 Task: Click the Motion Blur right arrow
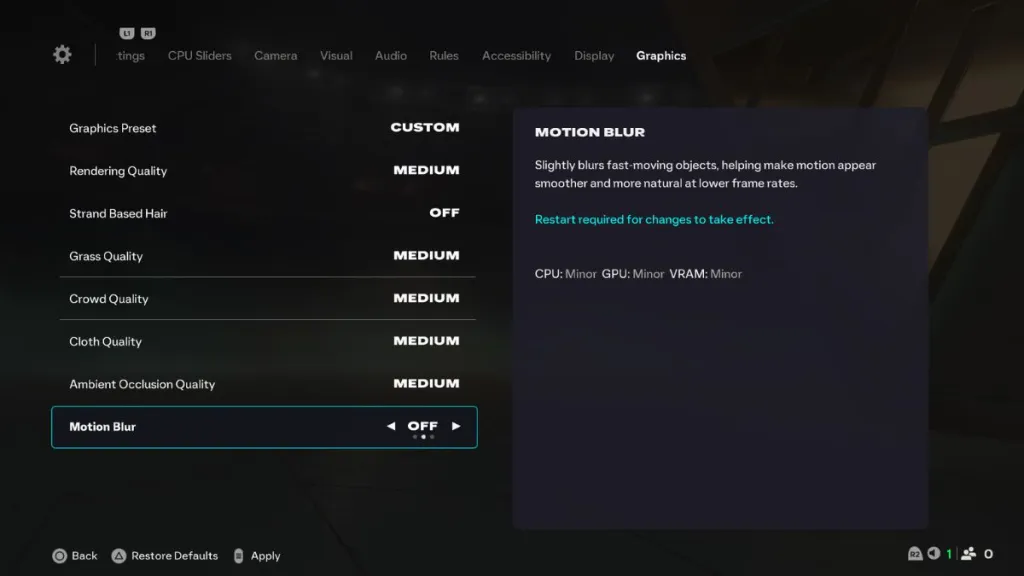tap(456, 426)
